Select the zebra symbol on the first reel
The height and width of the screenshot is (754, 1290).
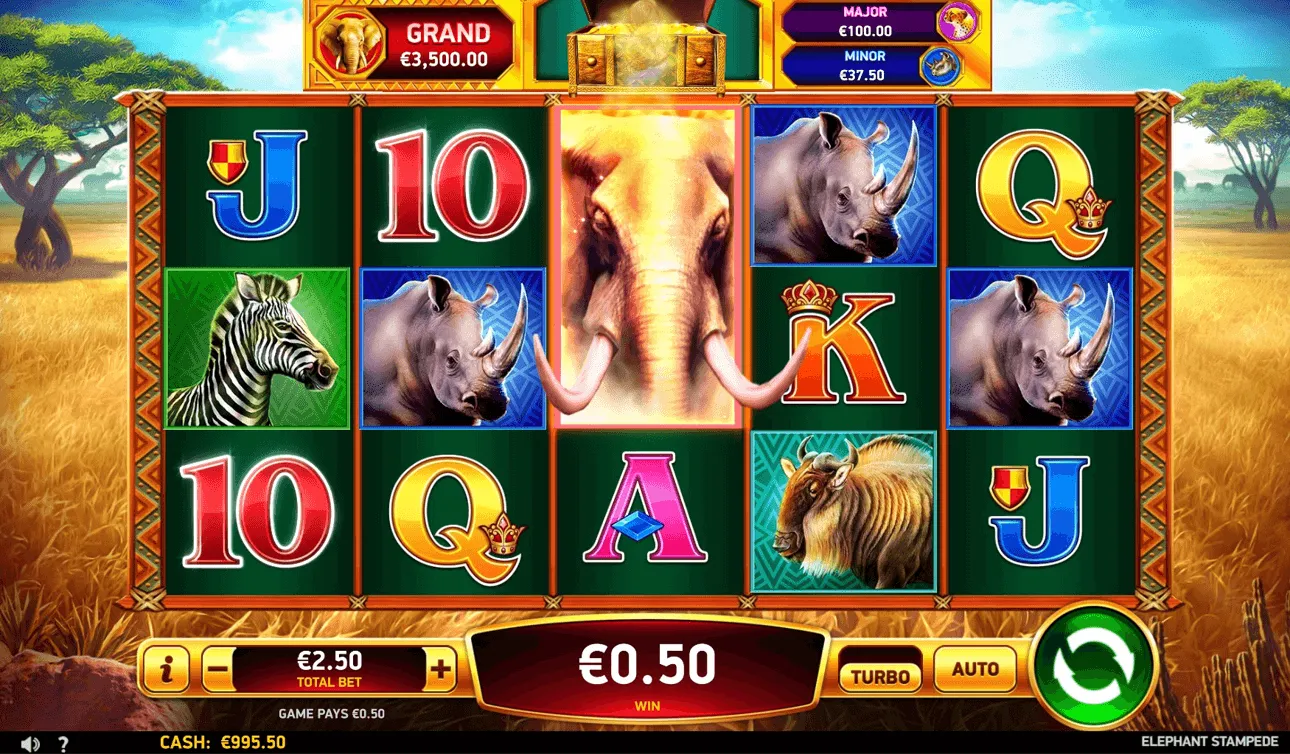pyautogui.click(x=258, y=349)
